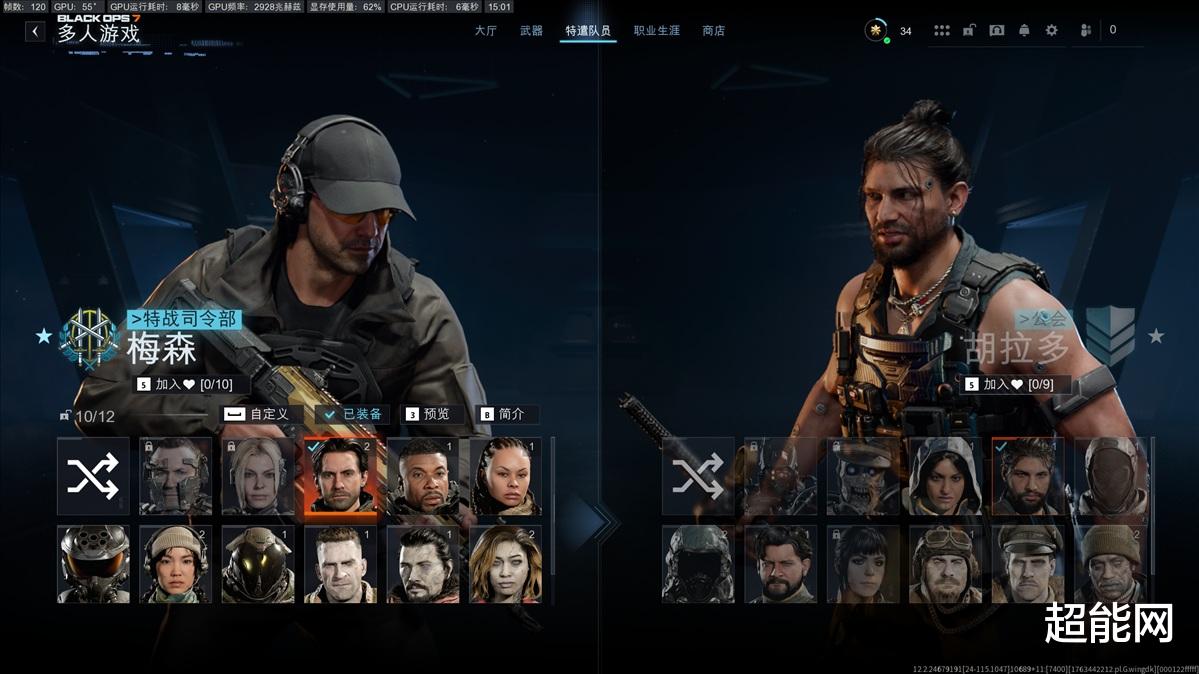Select the 职业生涯 career tab

656,31
